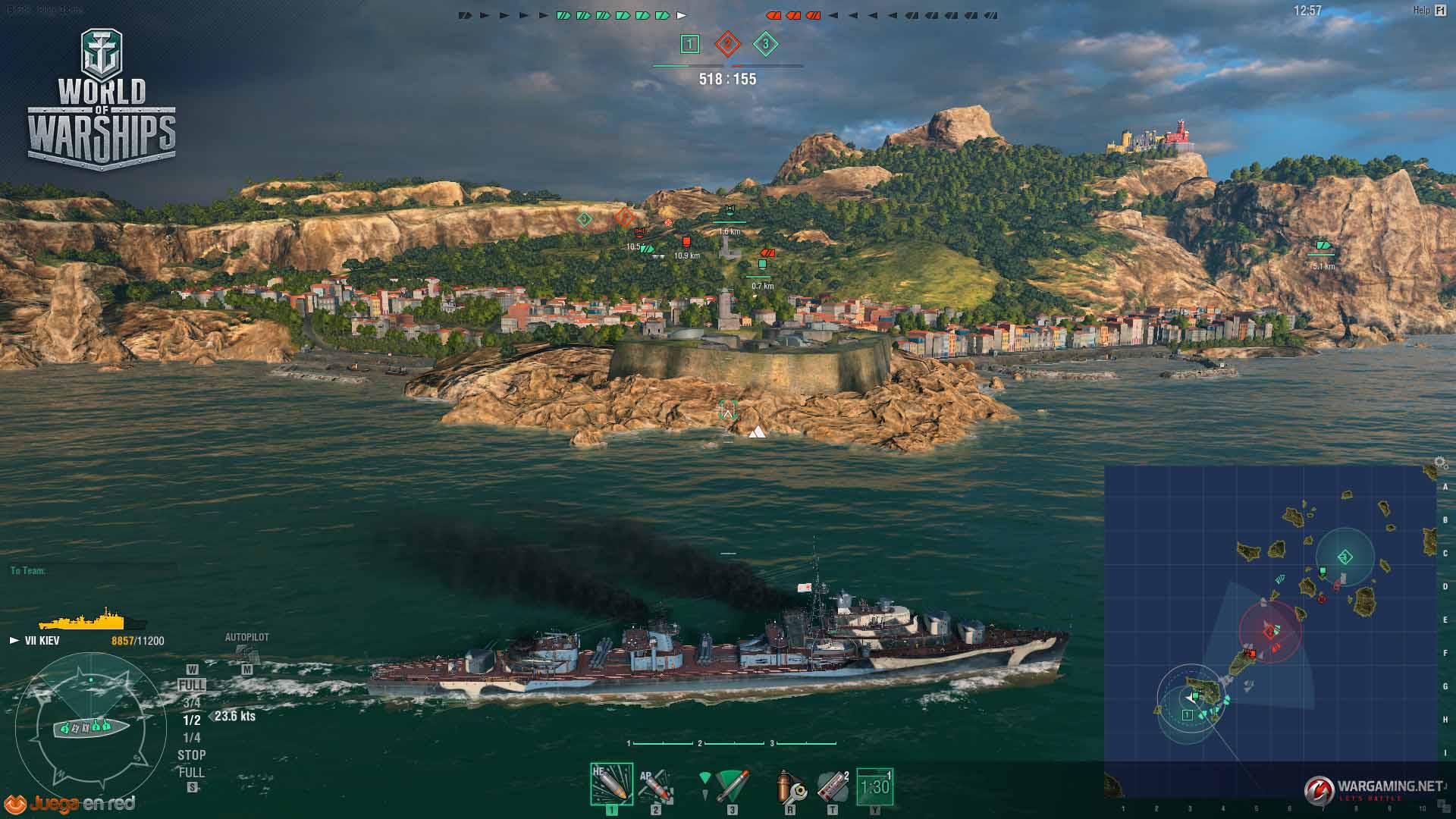Click the Wargaming.net logo
This screenshot has height=819, width=1456.
click(1373, 789)
